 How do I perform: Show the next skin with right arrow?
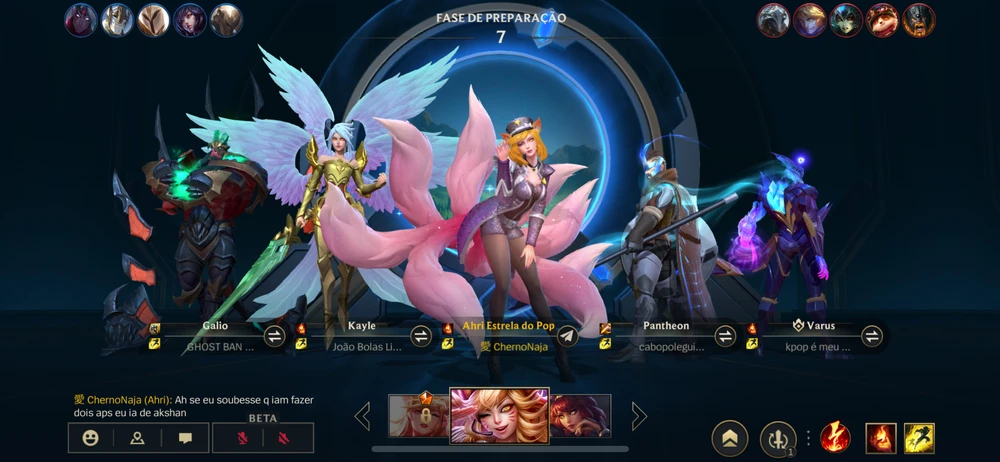[x=638, y=416]
